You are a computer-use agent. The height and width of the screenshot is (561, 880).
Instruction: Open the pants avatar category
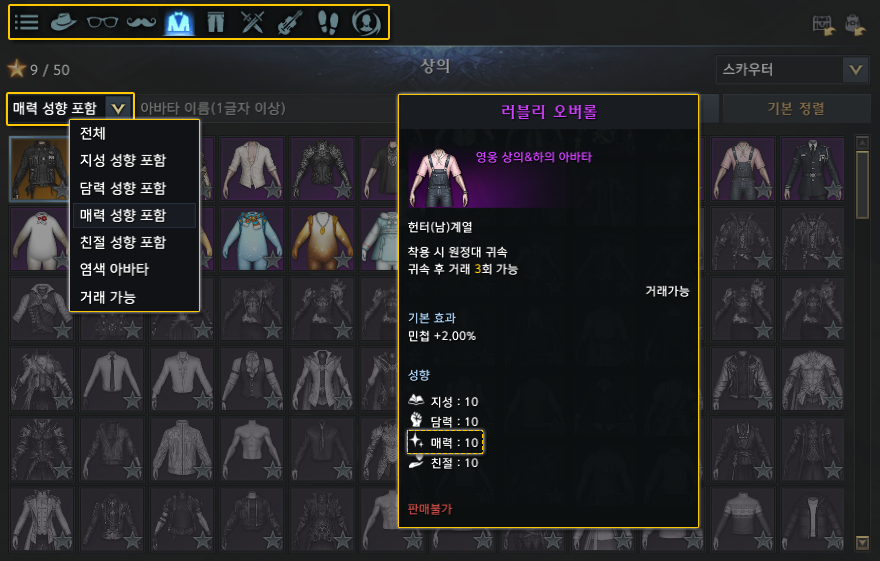pos(216,22)
